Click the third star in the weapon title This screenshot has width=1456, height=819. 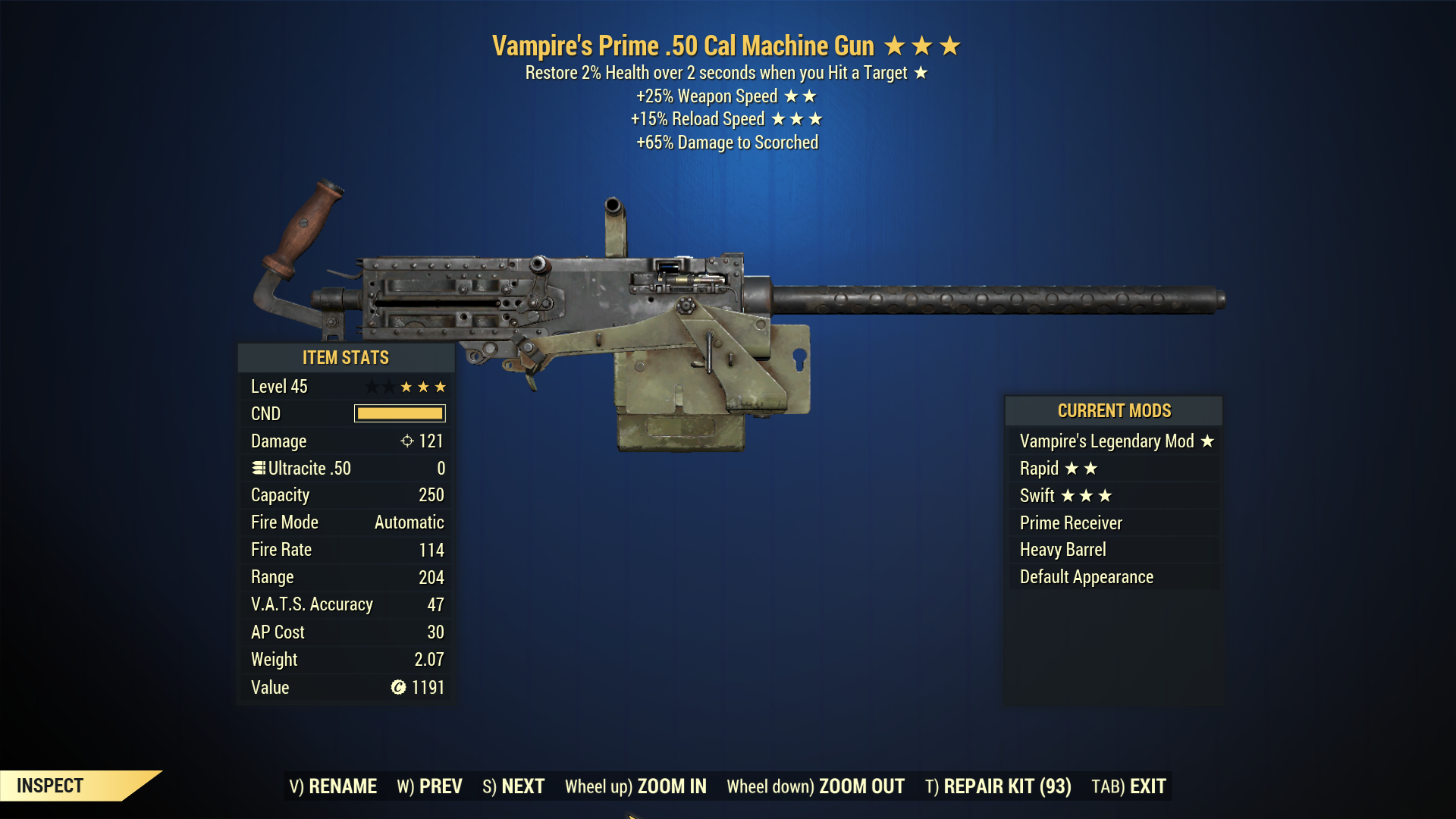[949, 45]
